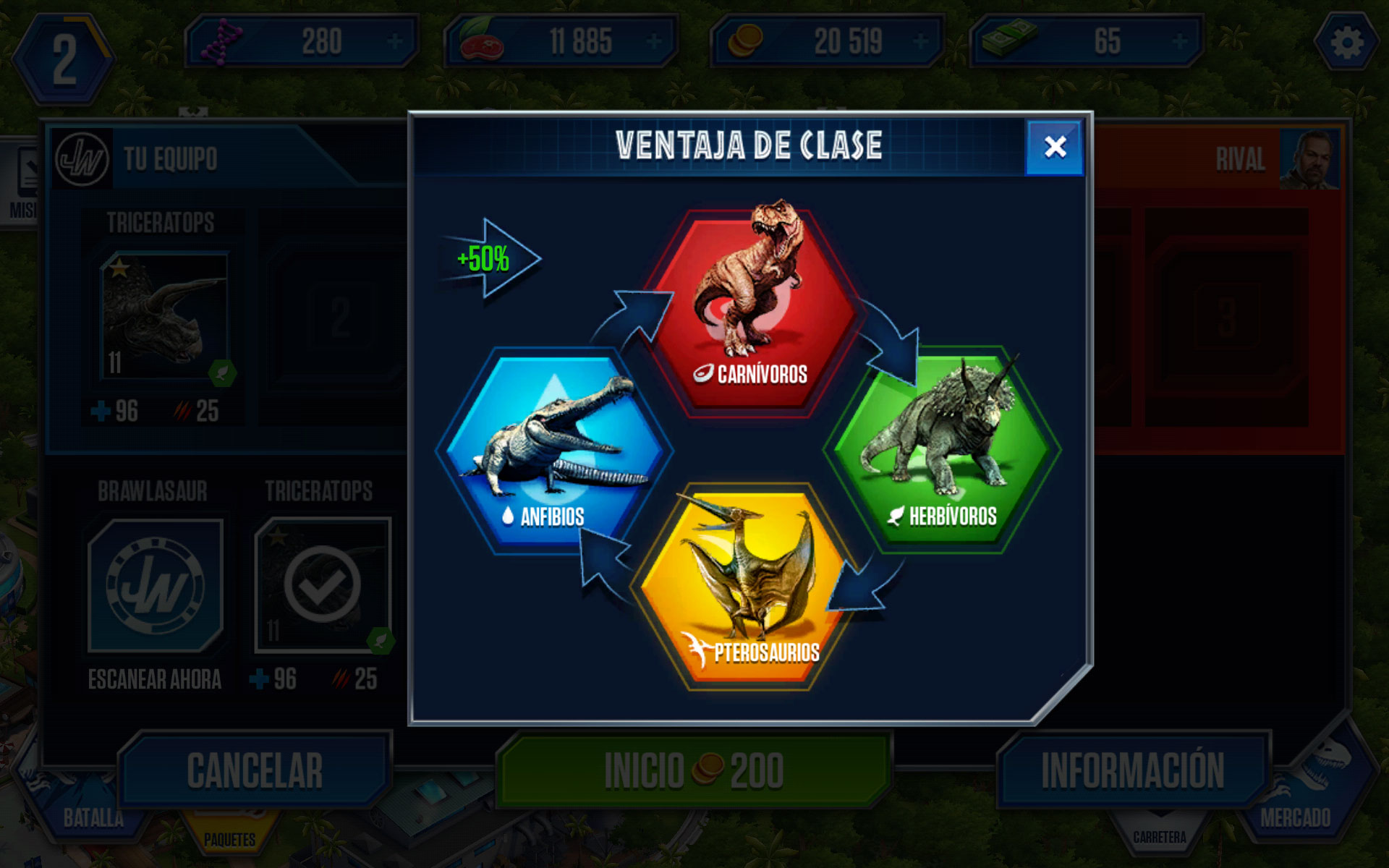Add more food with the plus button
This screenshot has height=868, width=1389.
[x=654, y=42]
